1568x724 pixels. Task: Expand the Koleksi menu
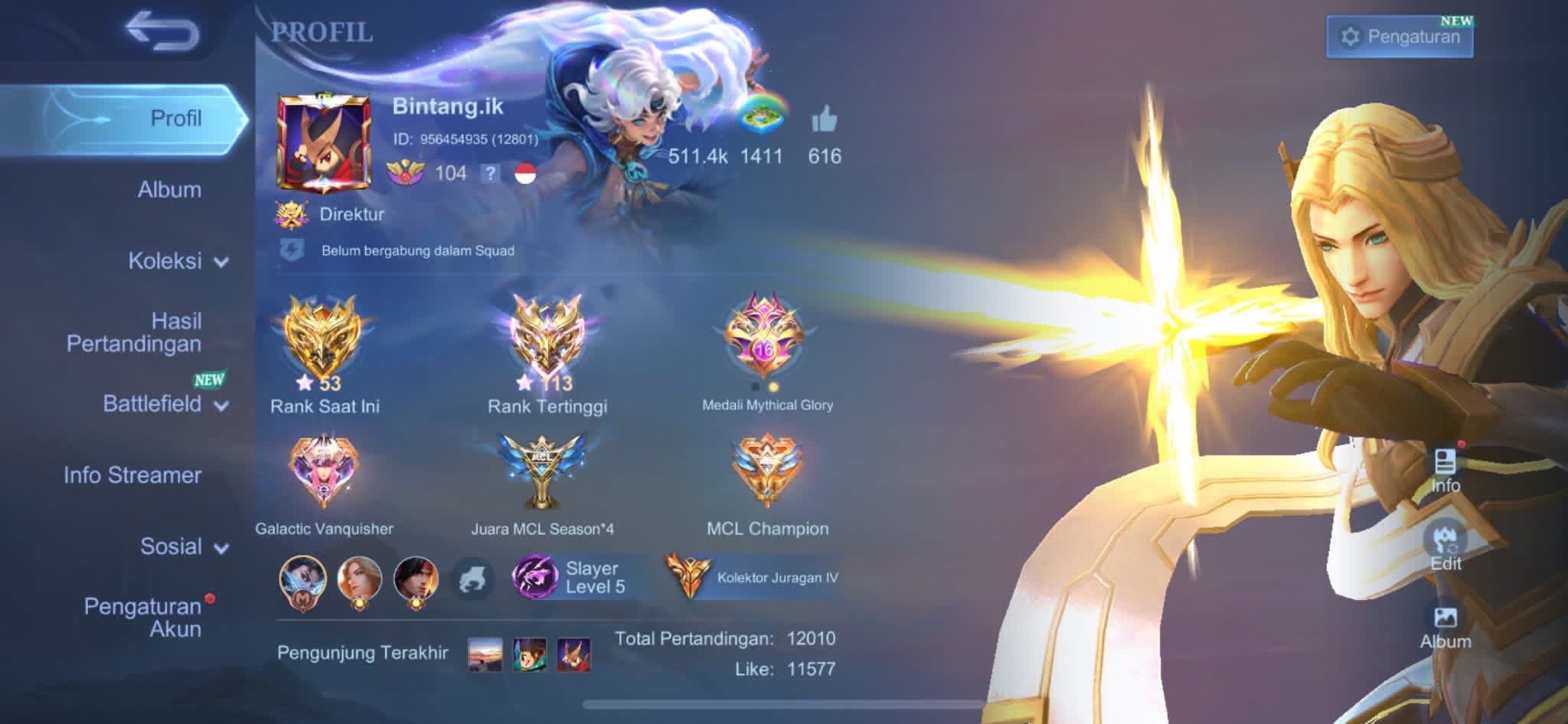tap(178, 261)
